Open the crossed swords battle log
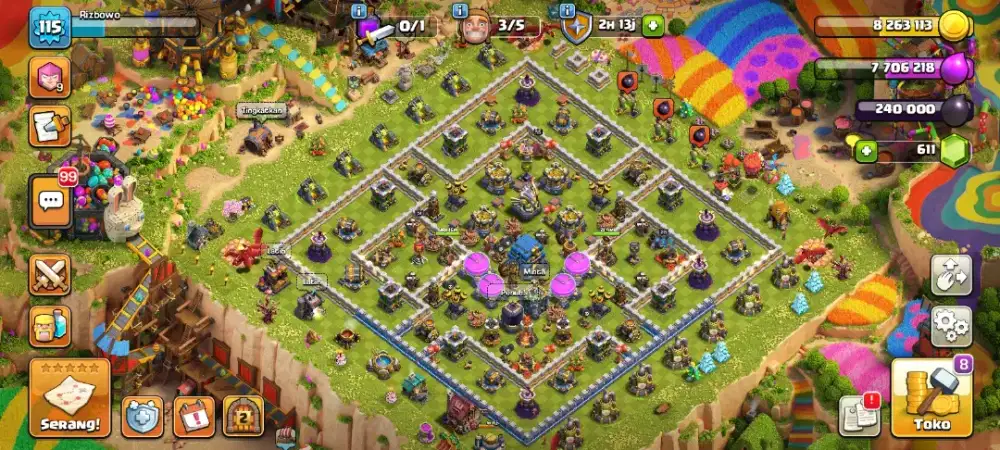Viewport: 1000px width, 450px height. click(x=49, y=275)
